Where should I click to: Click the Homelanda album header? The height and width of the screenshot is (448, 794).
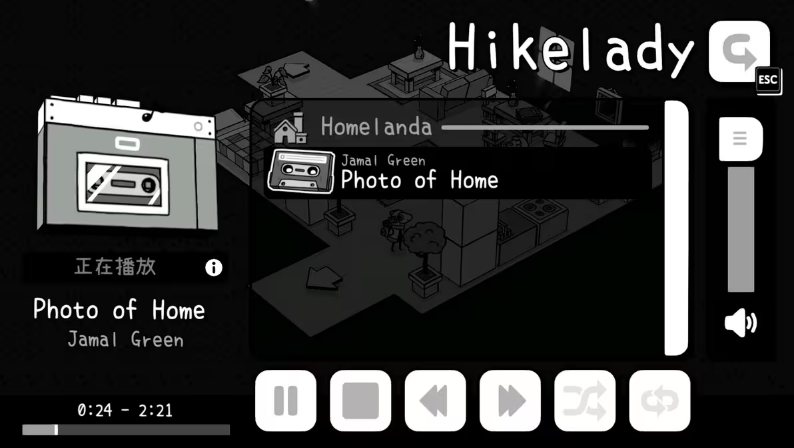coord(376,127)
